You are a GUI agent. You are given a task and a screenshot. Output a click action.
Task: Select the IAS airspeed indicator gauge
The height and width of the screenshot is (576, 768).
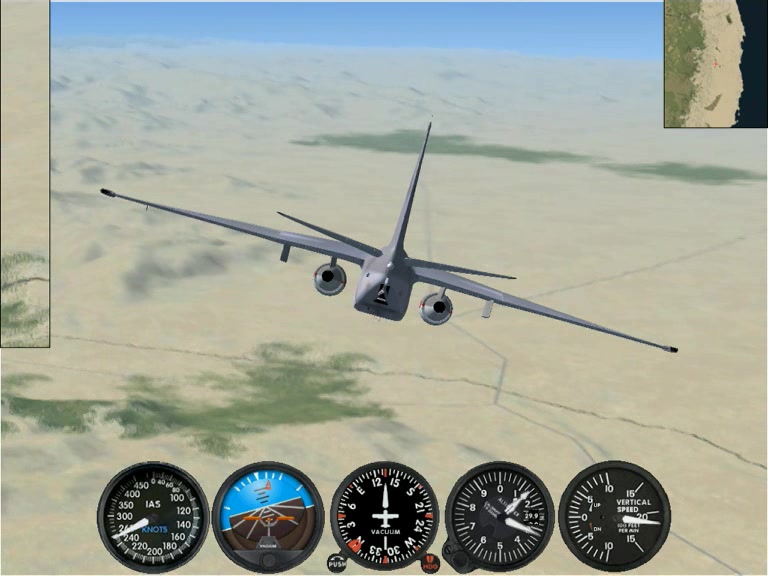153,515
